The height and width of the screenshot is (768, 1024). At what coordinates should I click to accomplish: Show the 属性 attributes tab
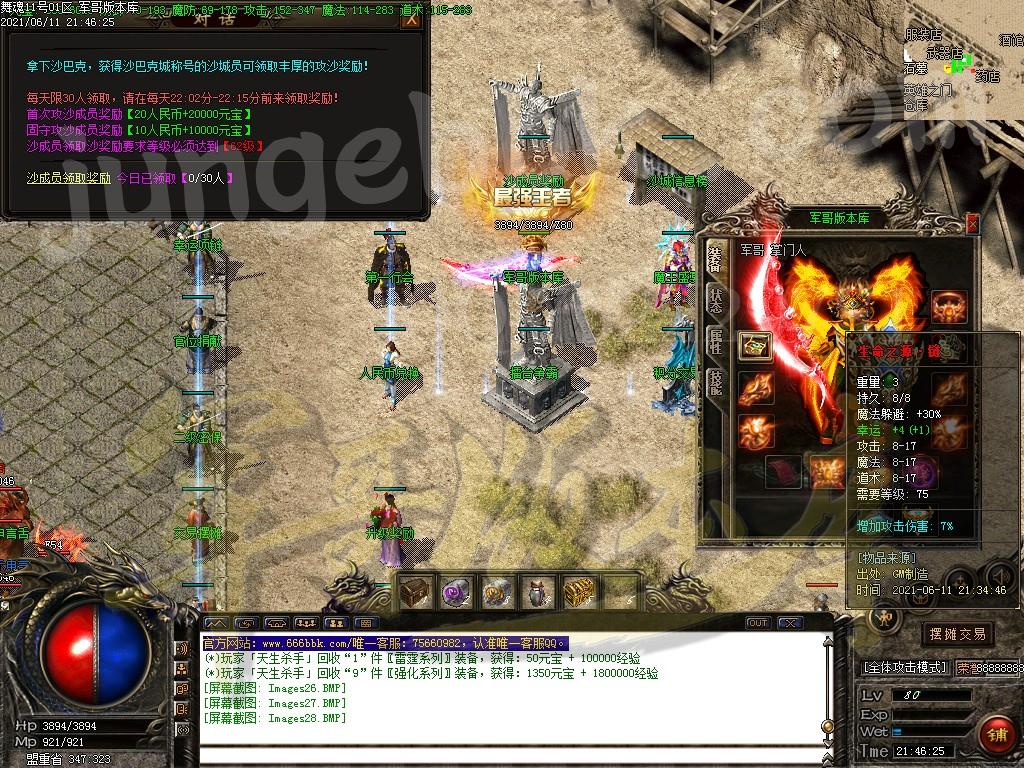coord(715,341)
